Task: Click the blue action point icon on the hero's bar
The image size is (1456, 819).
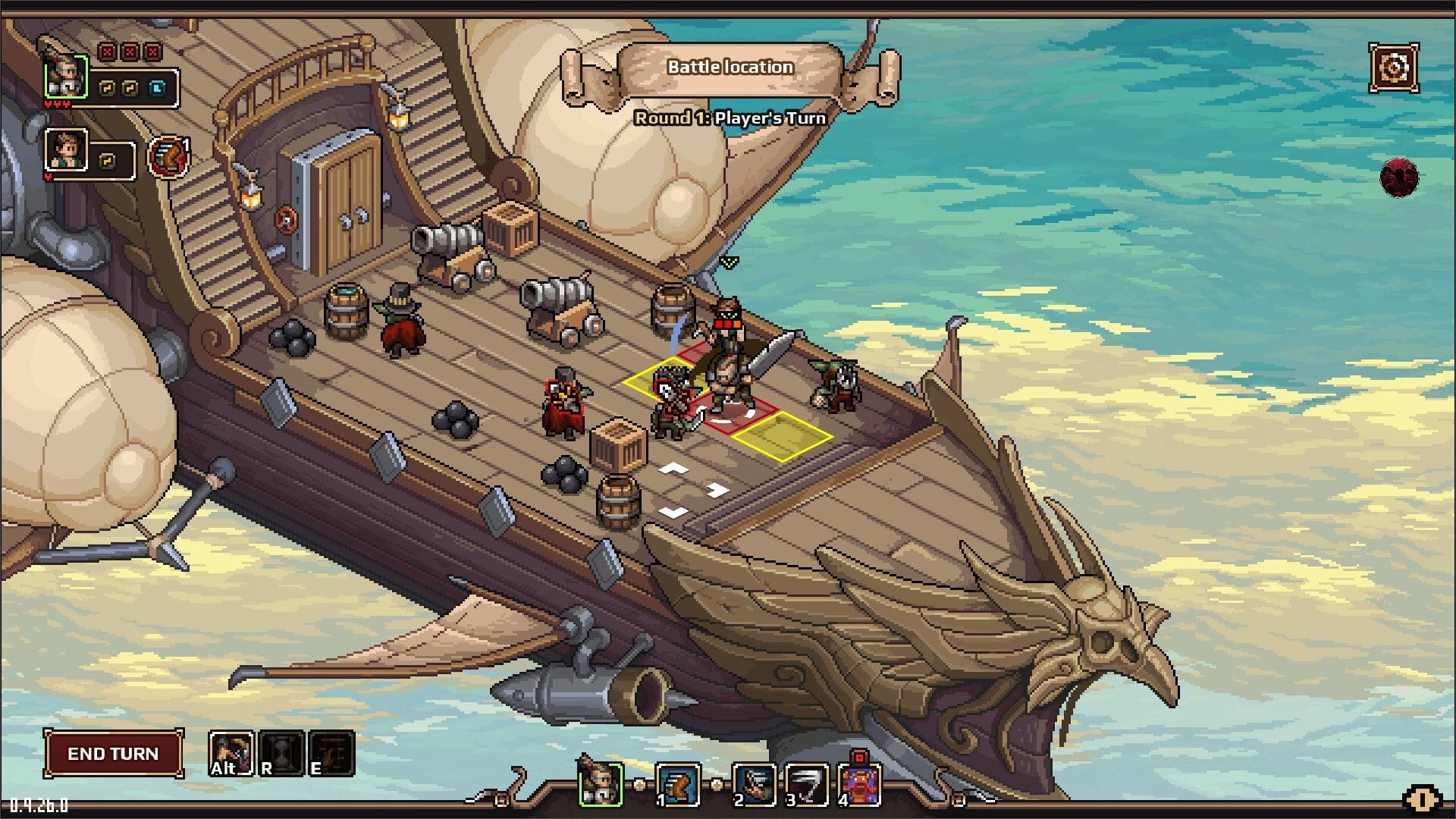Action: (x=157, y=89)
